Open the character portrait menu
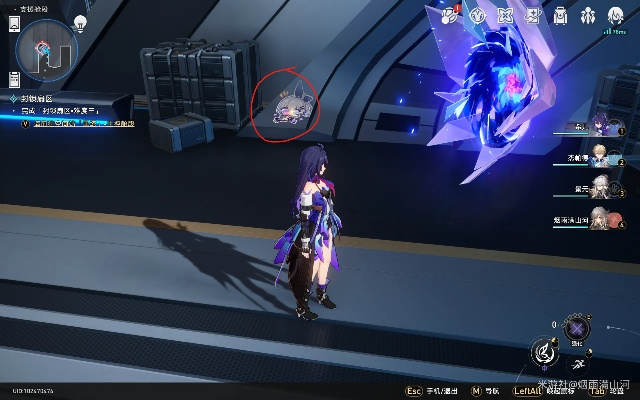This screenshot has width=640, height=400. tap(617, 15)
